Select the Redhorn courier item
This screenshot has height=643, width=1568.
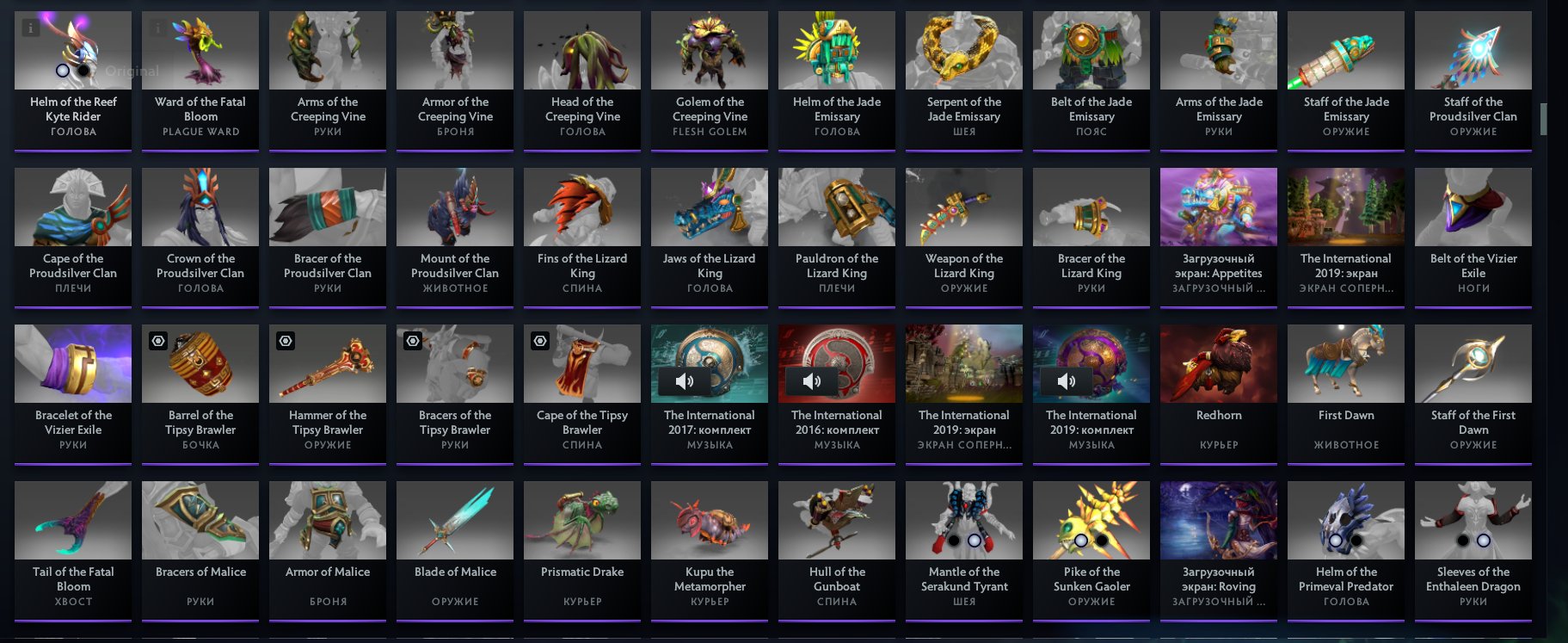[x=1218, y=363]
